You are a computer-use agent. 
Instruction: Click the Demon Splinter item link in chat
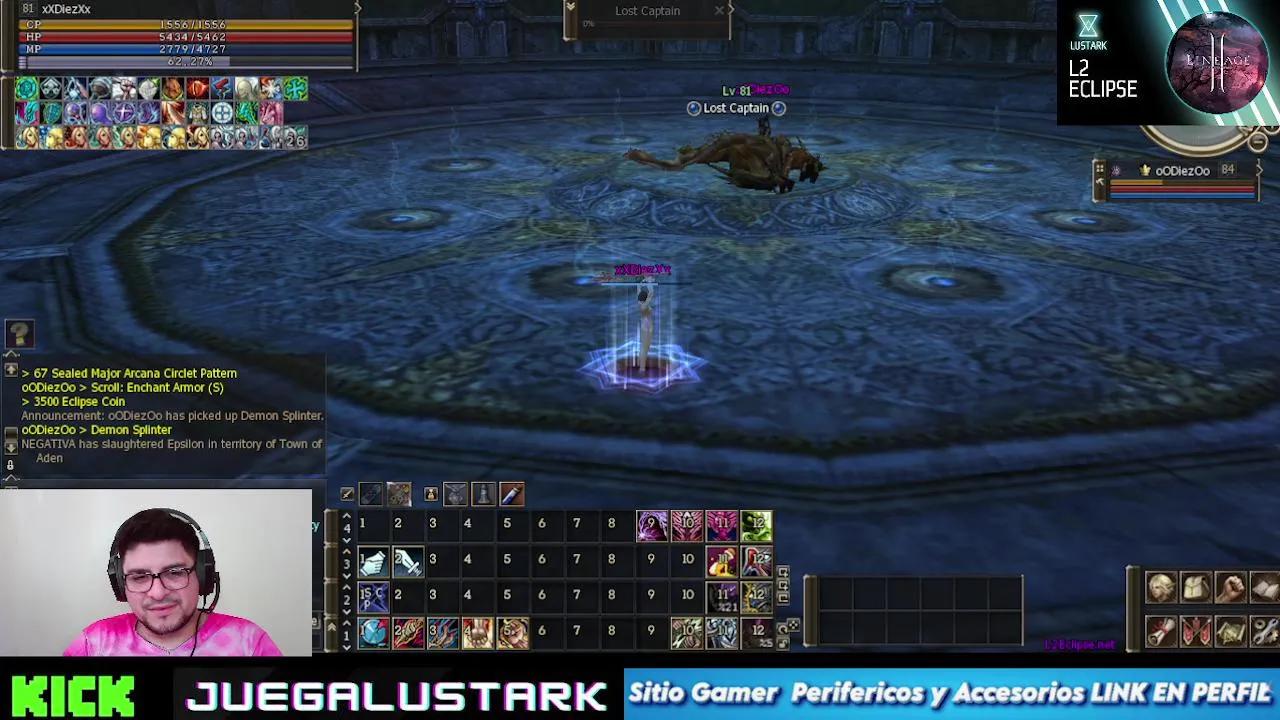130,430
